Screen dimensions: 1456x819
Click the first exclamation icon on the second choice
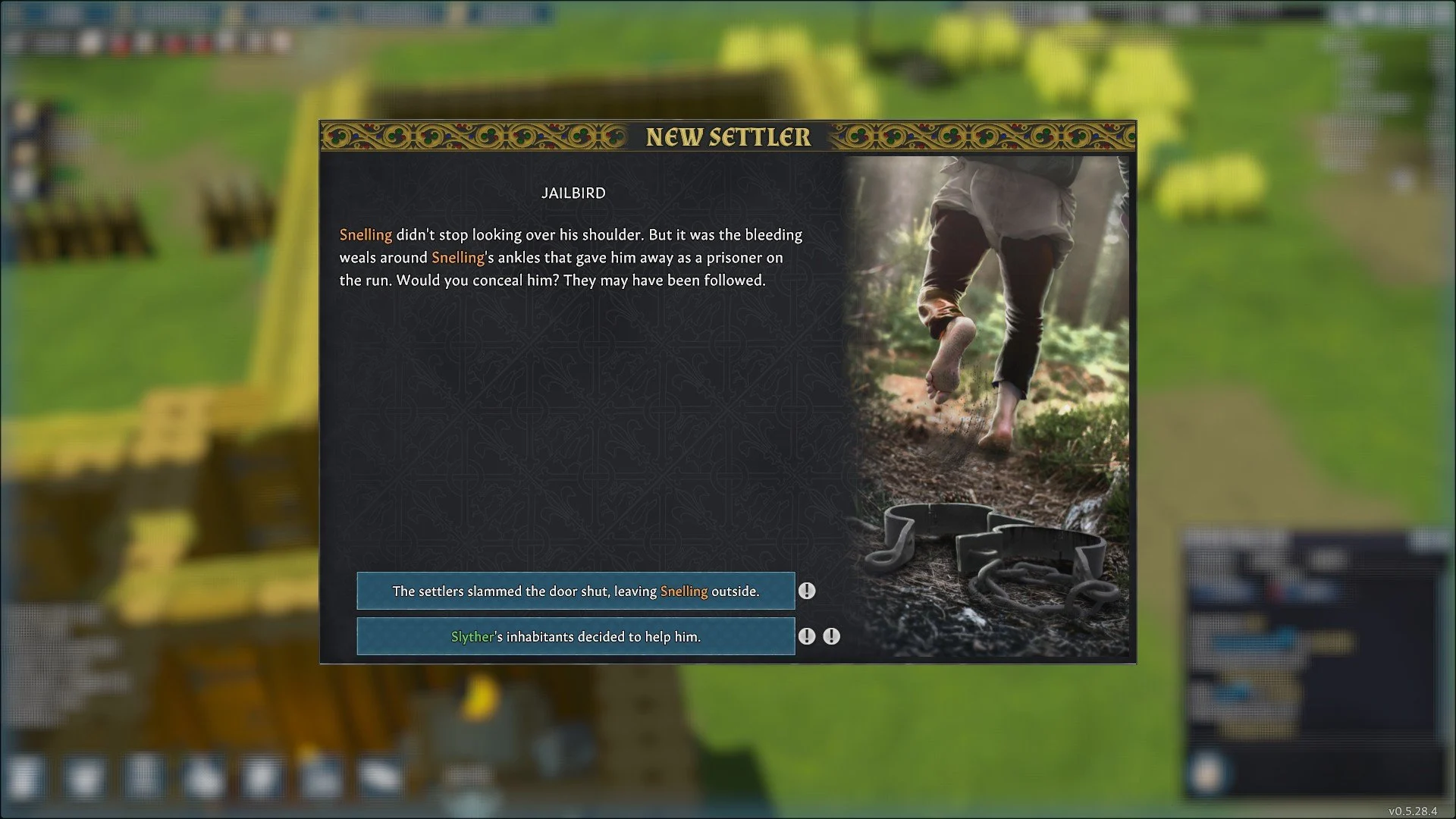click(807, 636)
